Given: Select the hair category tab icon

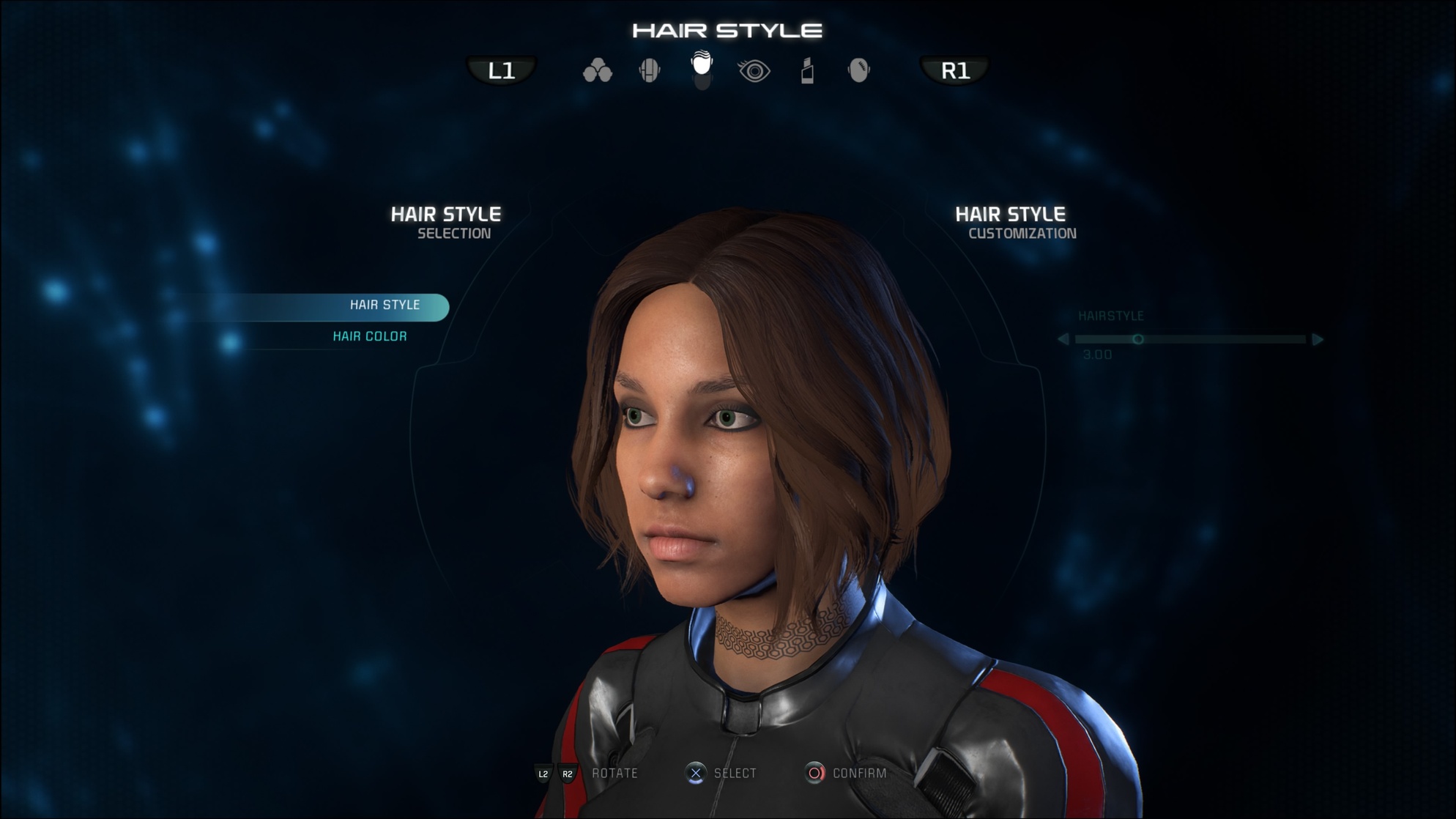Looking at the screenshot, I should [x=702, y=66].
